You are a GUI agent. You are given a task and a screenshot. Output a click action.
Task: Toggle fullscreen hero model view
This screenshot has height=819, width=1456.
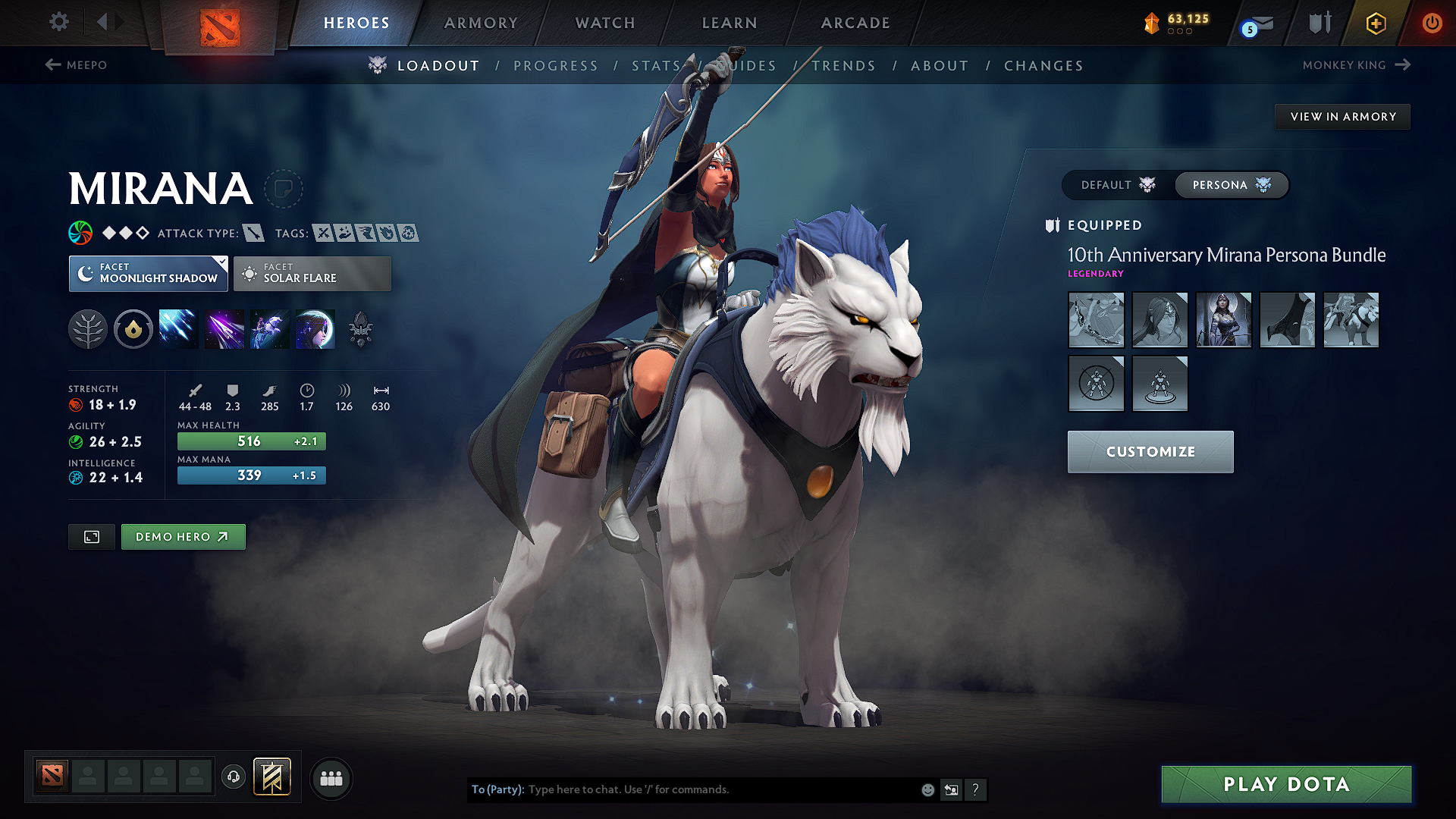(92, 537)
